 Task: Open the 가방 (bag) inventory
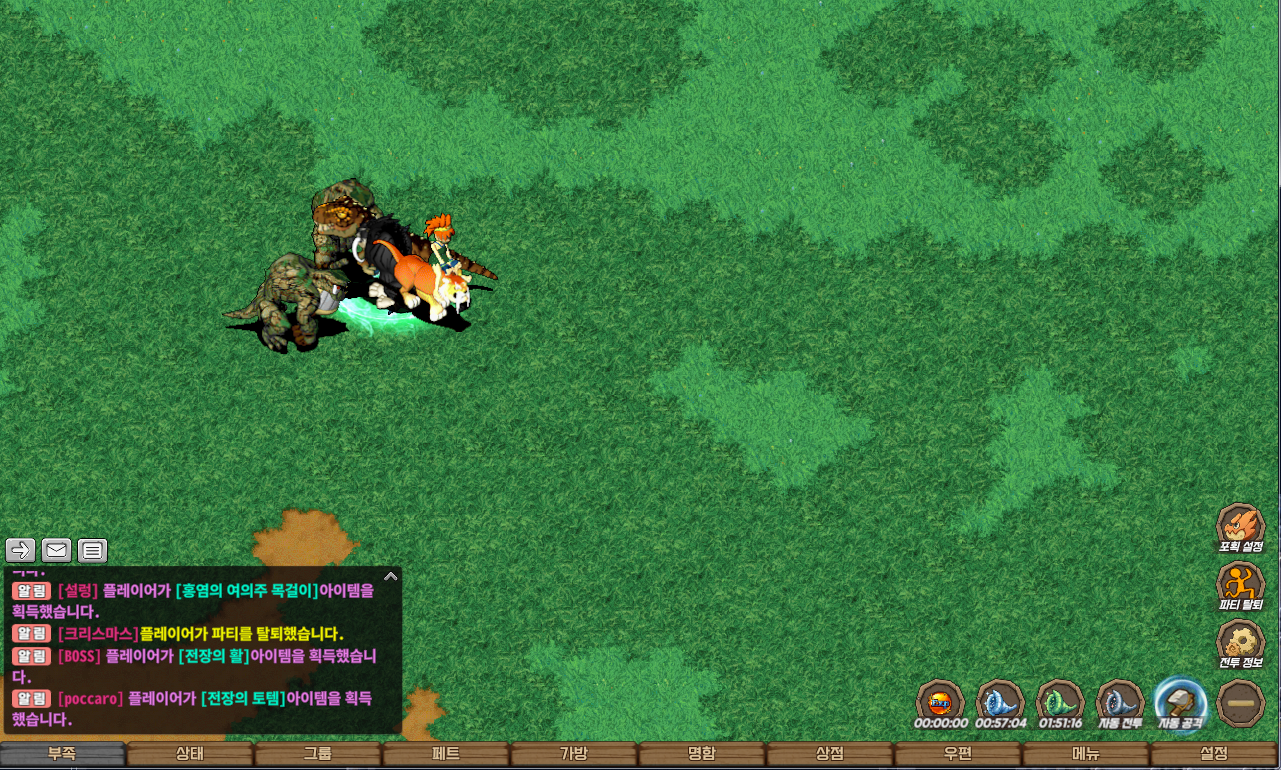point(574,754)
